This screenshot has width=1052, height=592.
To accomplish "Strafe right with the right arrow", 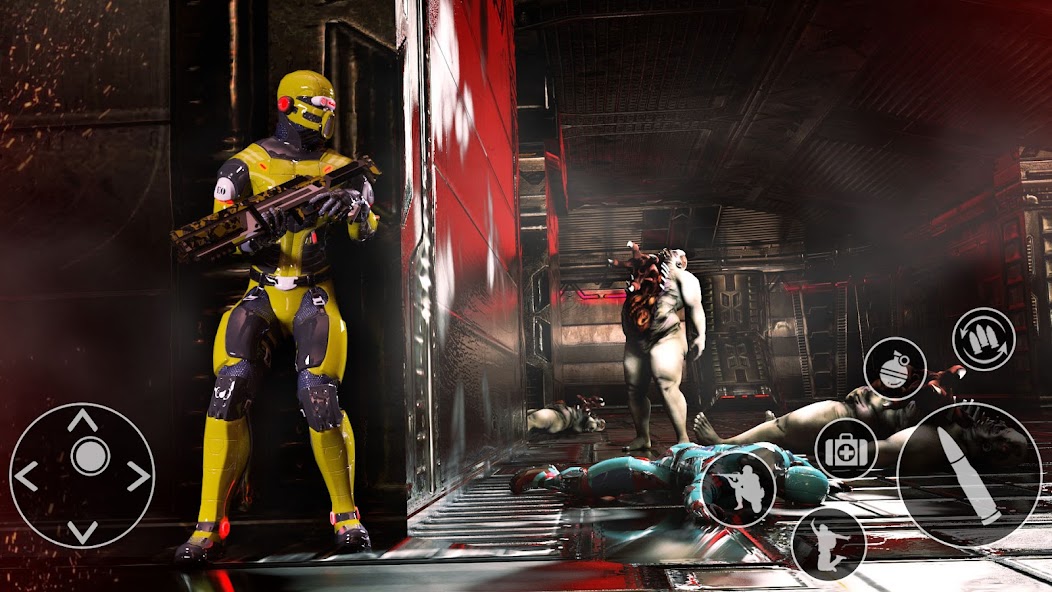I will pos(138,476).
